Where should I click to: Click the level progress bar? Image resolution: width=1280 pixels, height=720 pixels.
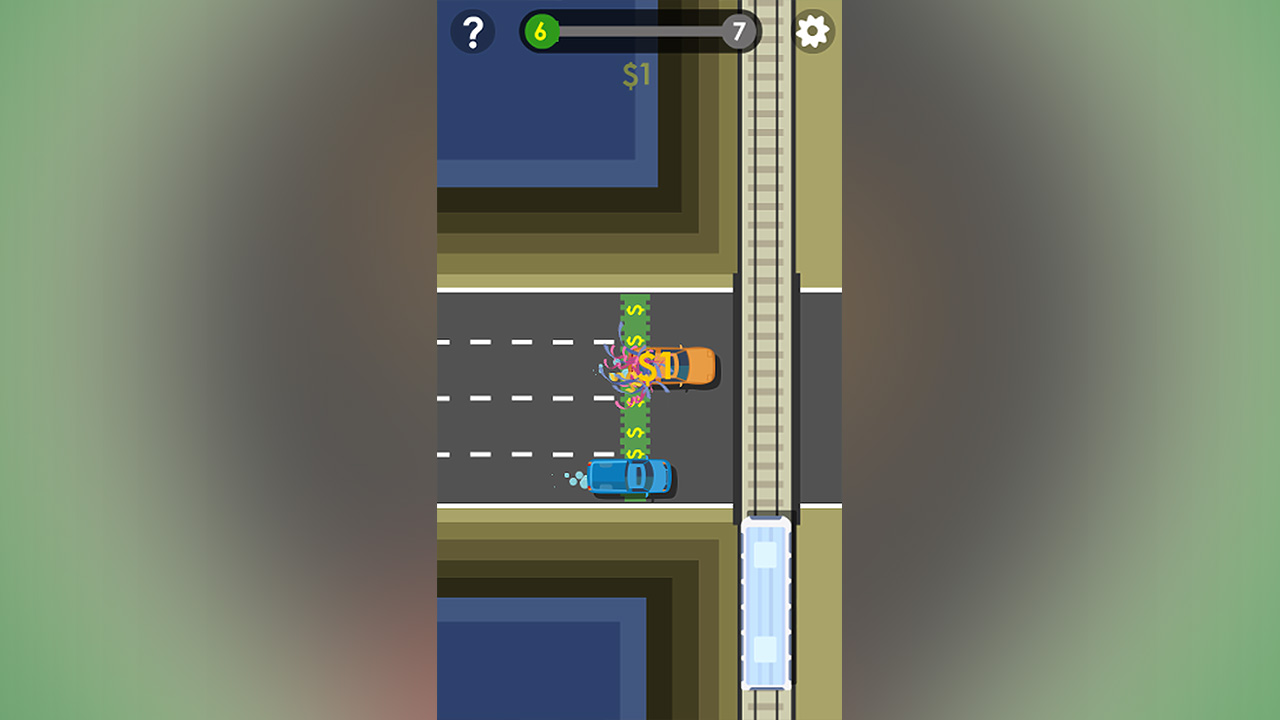tap(640, 30)
